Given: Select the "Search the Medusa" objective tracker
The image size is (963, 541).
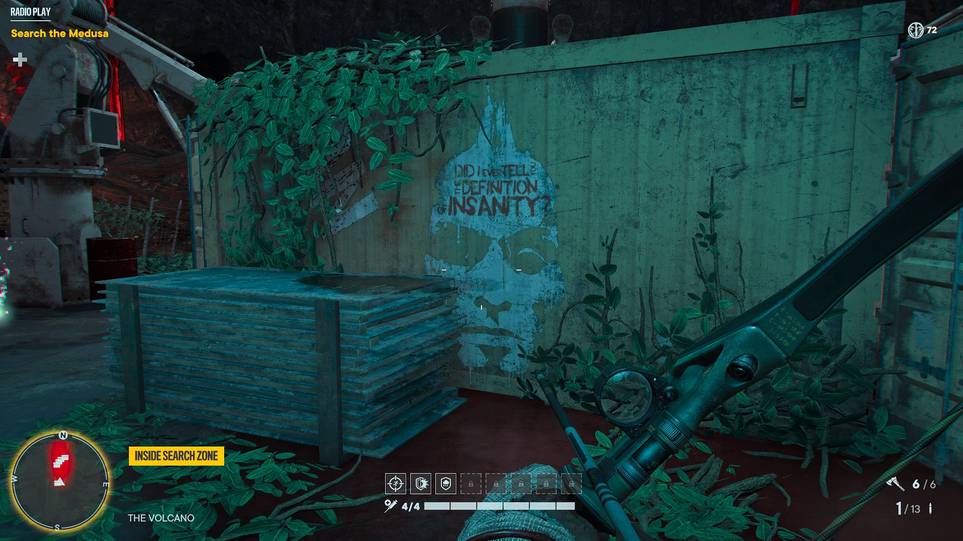Looking at the screenshot, I should coord(59,33).
